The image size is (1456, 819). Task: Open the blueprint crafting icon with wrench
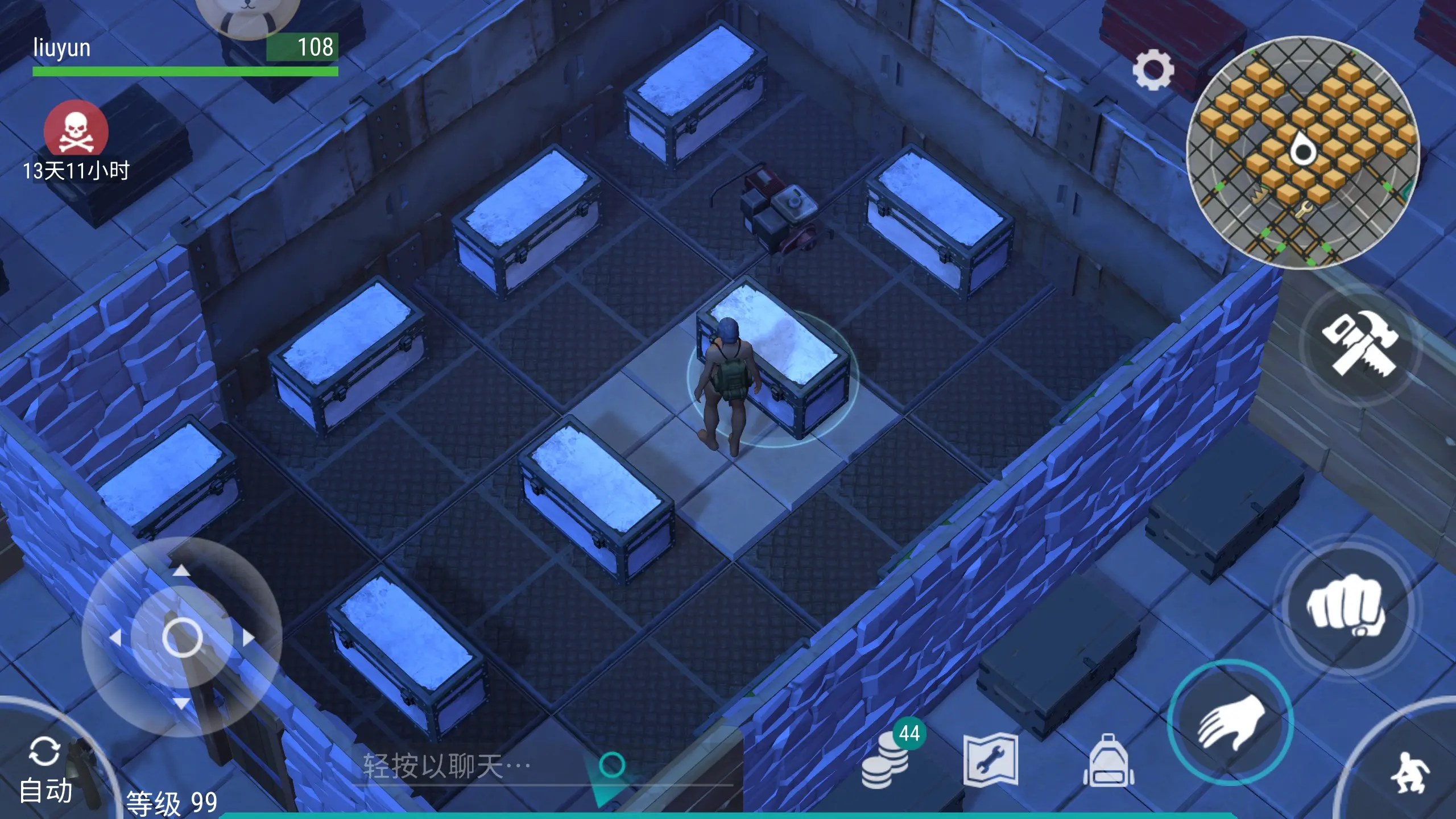[990, 760]
